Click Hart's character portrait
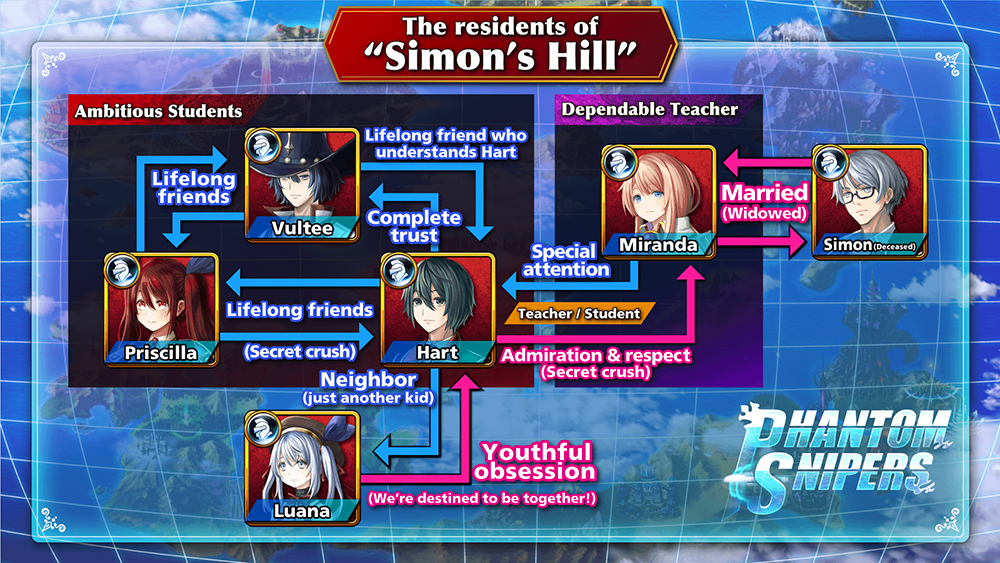Image resolution: width=1000 pixels, height=563 pixels. point(438,308)
